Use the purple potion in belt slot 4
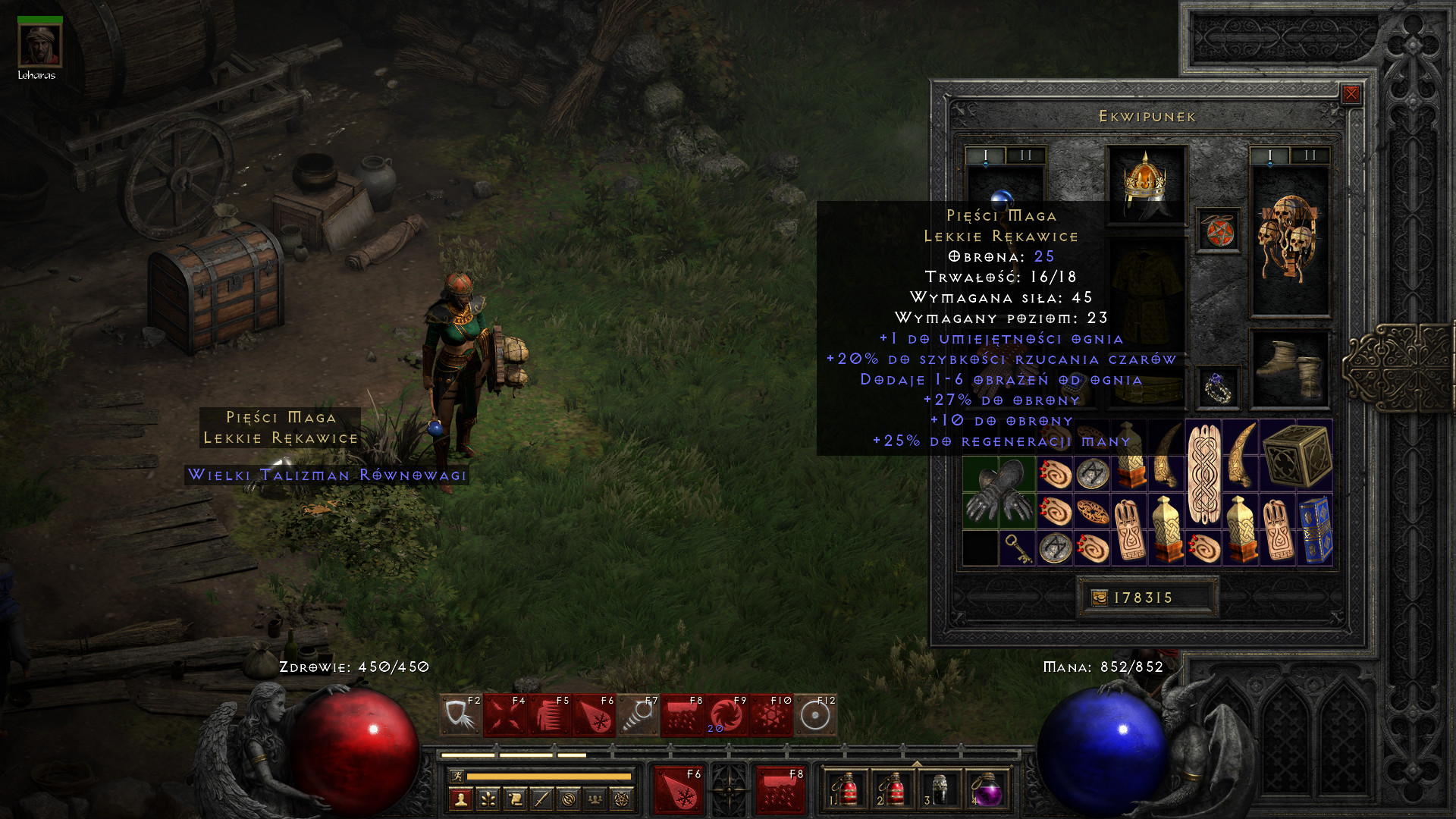 987,792
